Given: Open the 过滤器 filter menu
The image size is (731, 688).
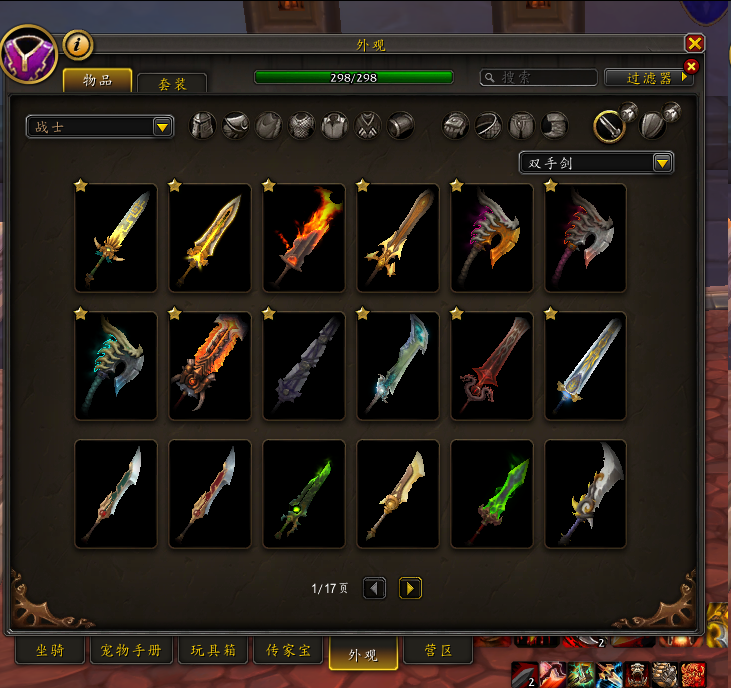Looking at the screenshot, I should pyautogui.click(x=648, y=77).
